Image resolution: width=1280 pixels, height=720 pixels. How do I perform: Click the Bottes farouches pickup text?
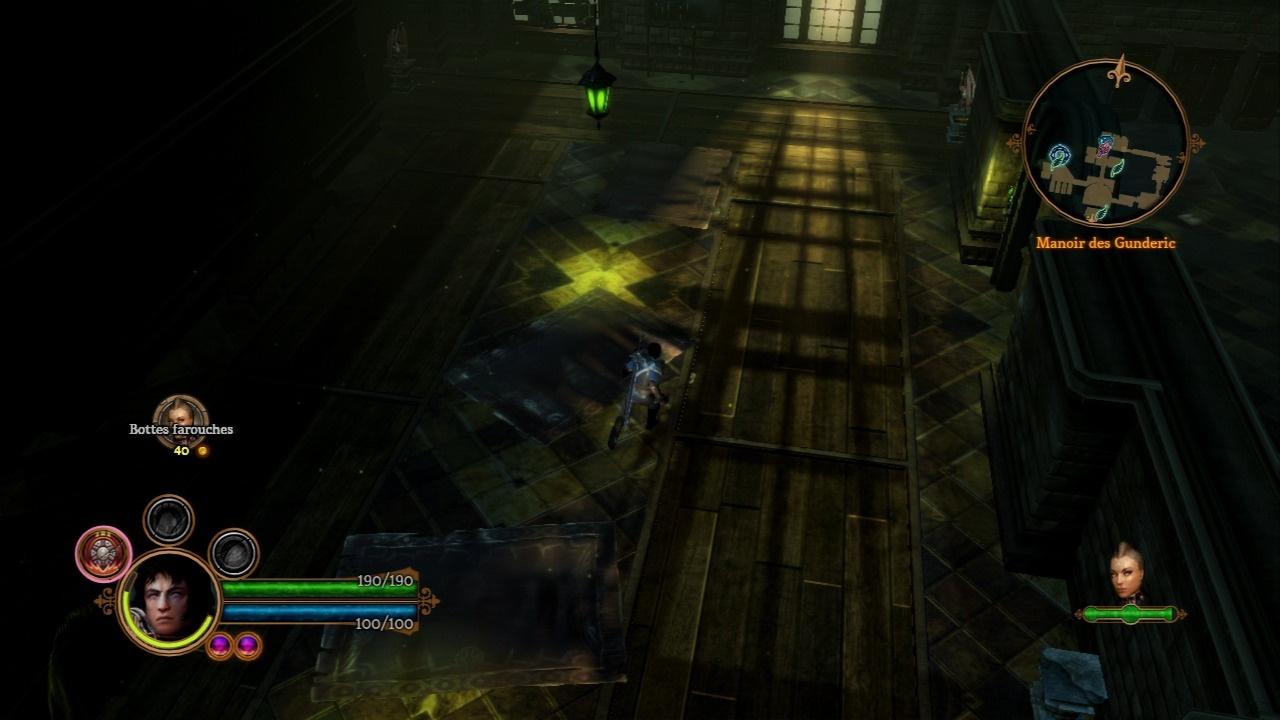(x=180, y=428)
